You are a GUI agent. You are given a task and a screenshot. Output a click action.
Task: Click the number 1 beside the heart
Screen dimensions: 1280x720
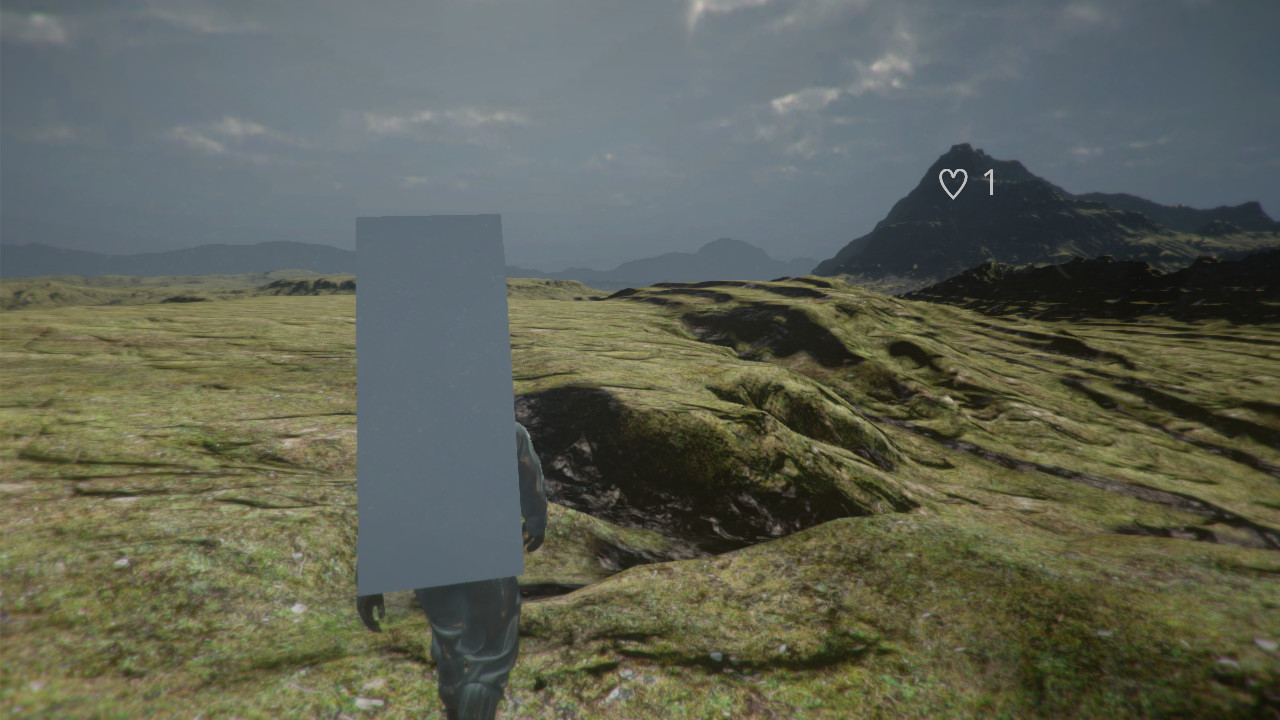(x=987, y=182)
